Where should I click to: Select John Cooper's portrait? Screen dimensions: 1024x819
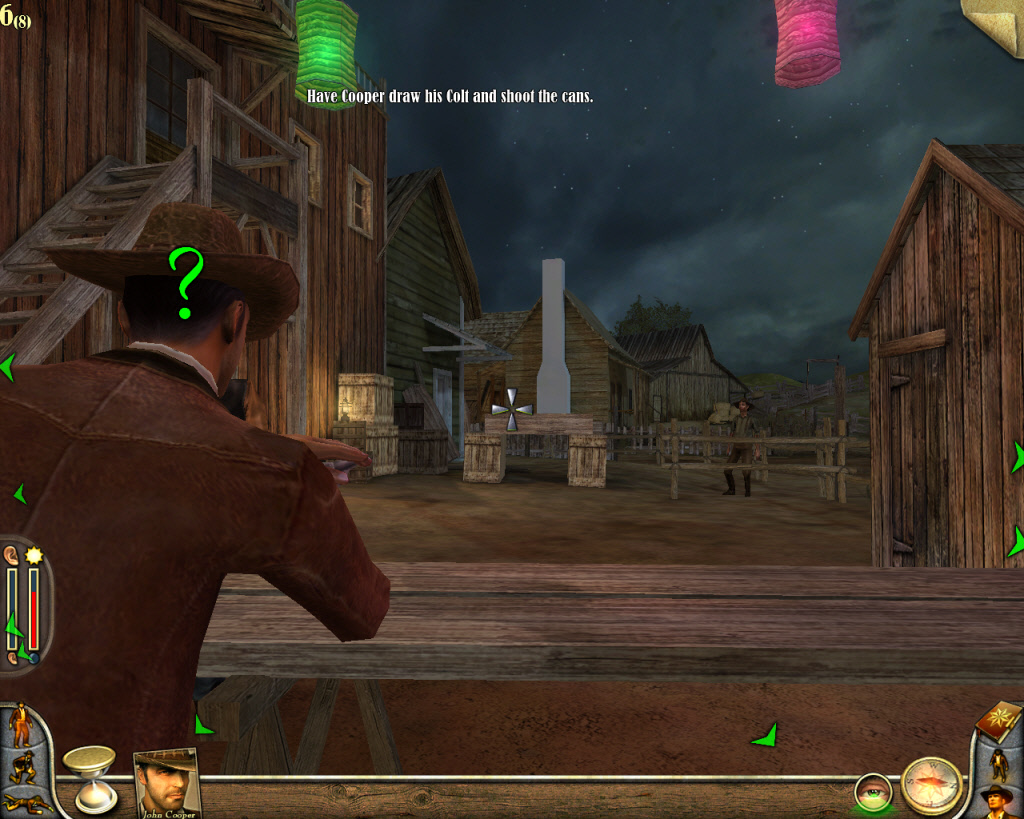pyautogui.click(x=166, y=783)
